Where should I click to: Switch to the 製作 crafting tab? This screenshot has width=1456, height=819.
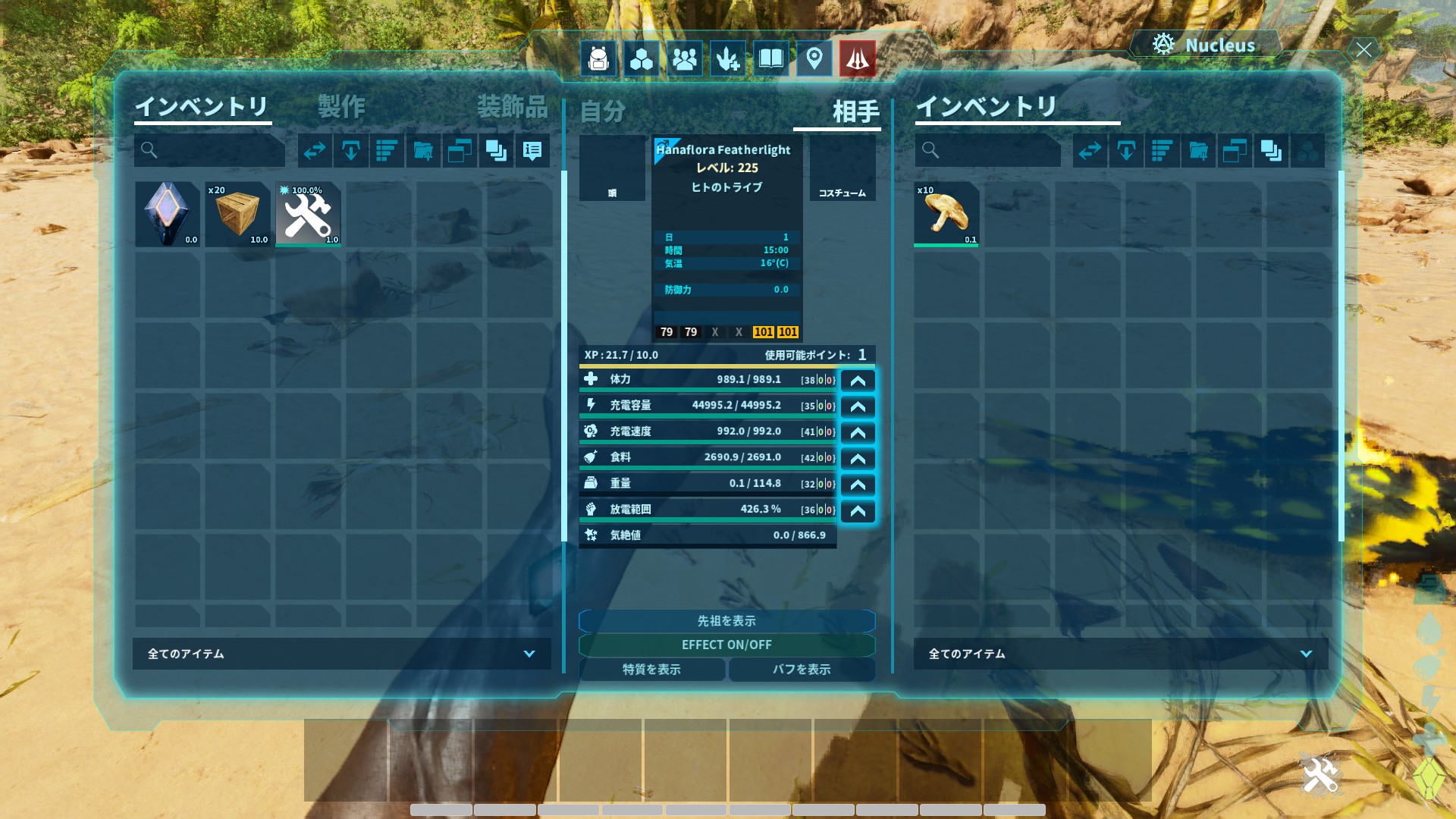[x=341, y=107]
